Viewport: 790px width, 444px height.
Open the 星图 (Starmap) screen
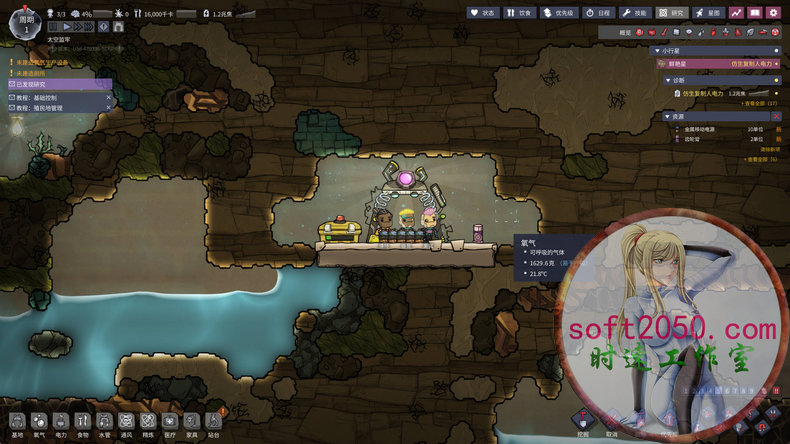coord(710,13)
